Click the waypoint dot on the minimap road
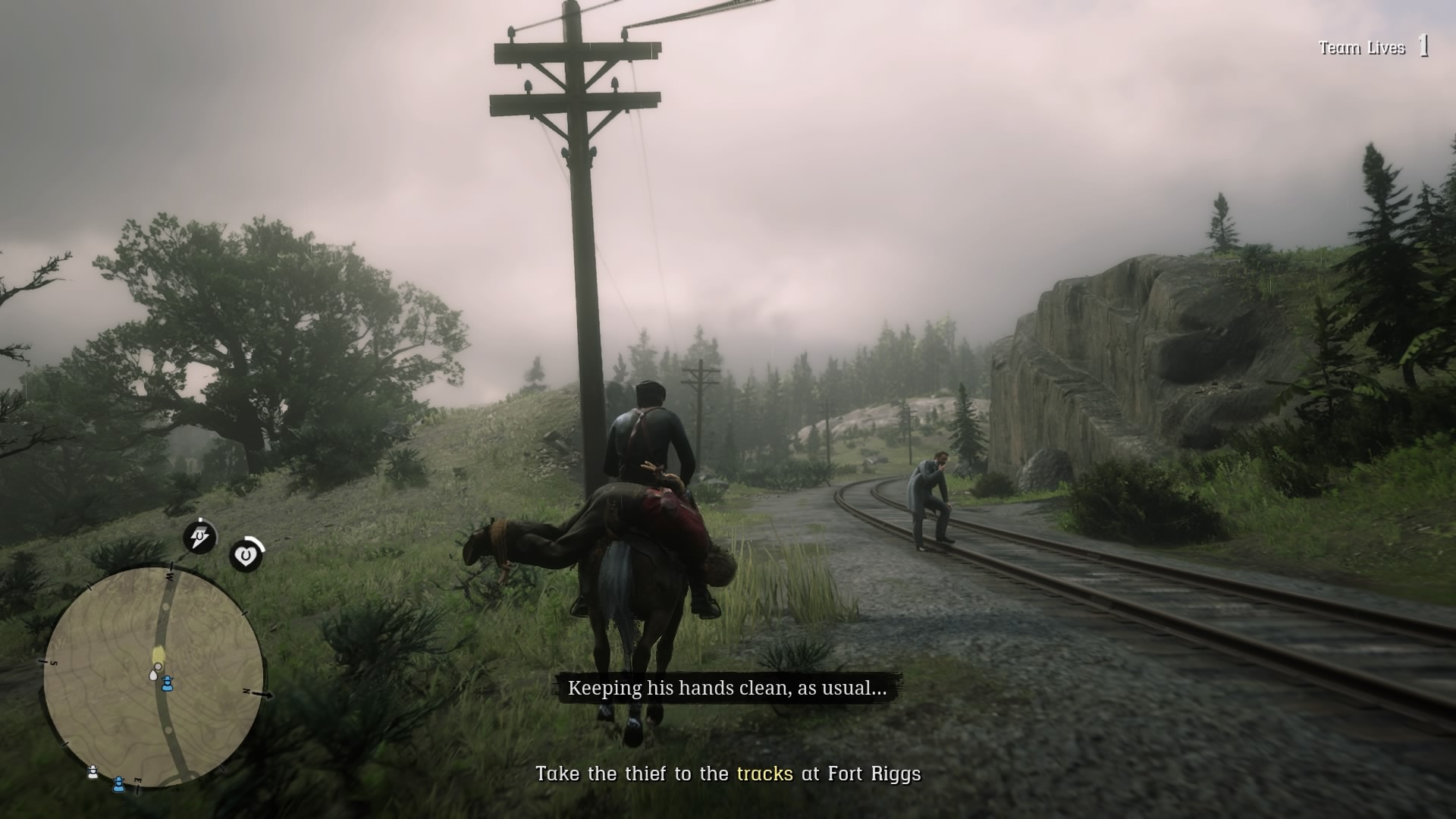 166,607
